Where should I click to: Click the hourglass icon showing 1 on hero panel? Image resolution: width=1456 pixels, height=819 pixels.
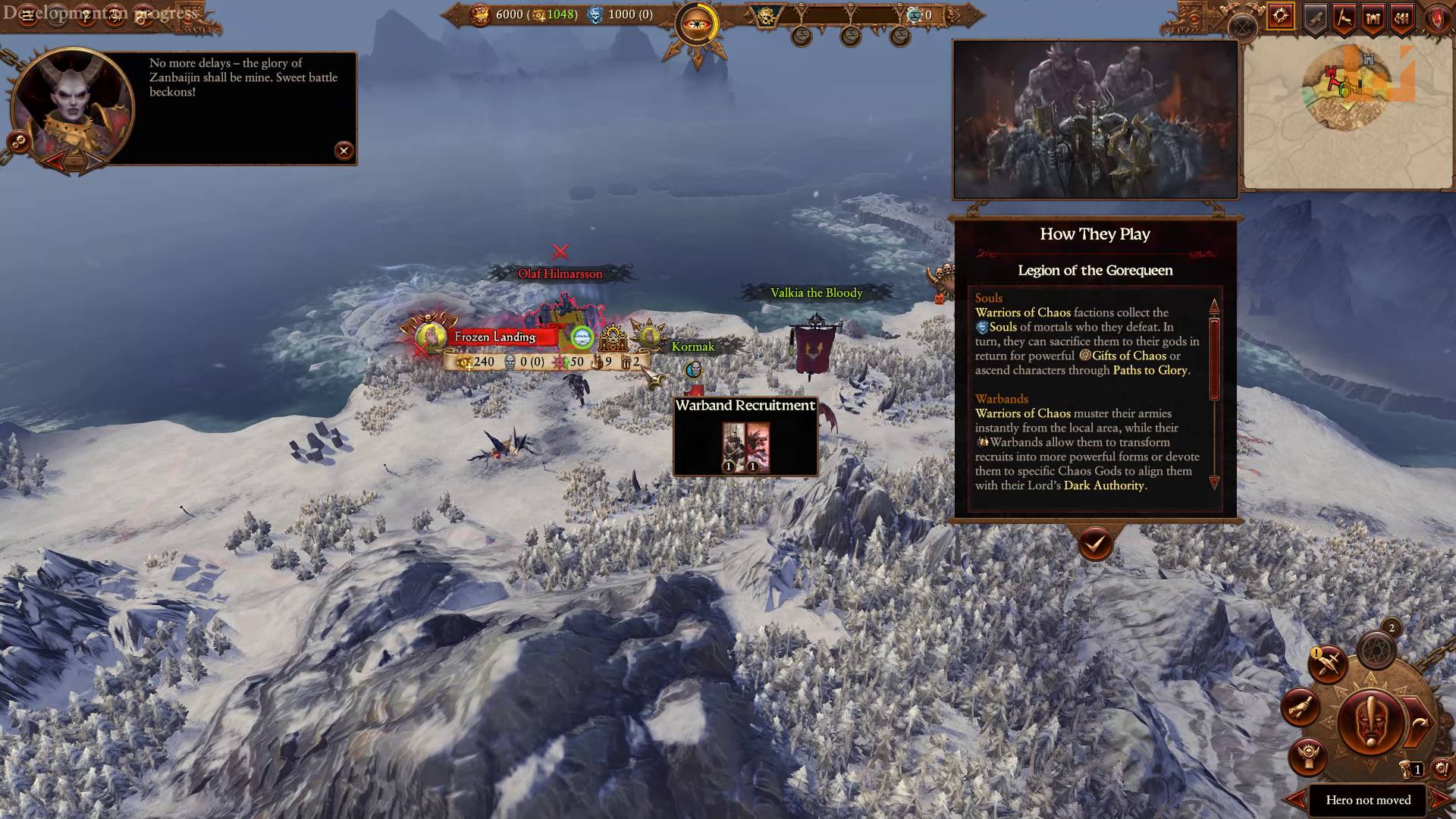click(x=1409, y=768)
